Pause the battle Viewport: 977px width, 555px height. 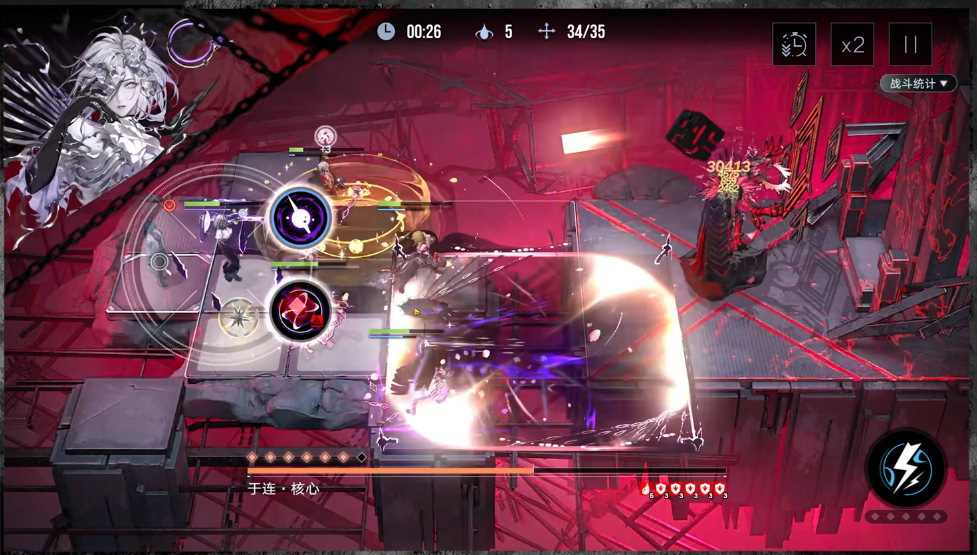(x=910, y=45)
